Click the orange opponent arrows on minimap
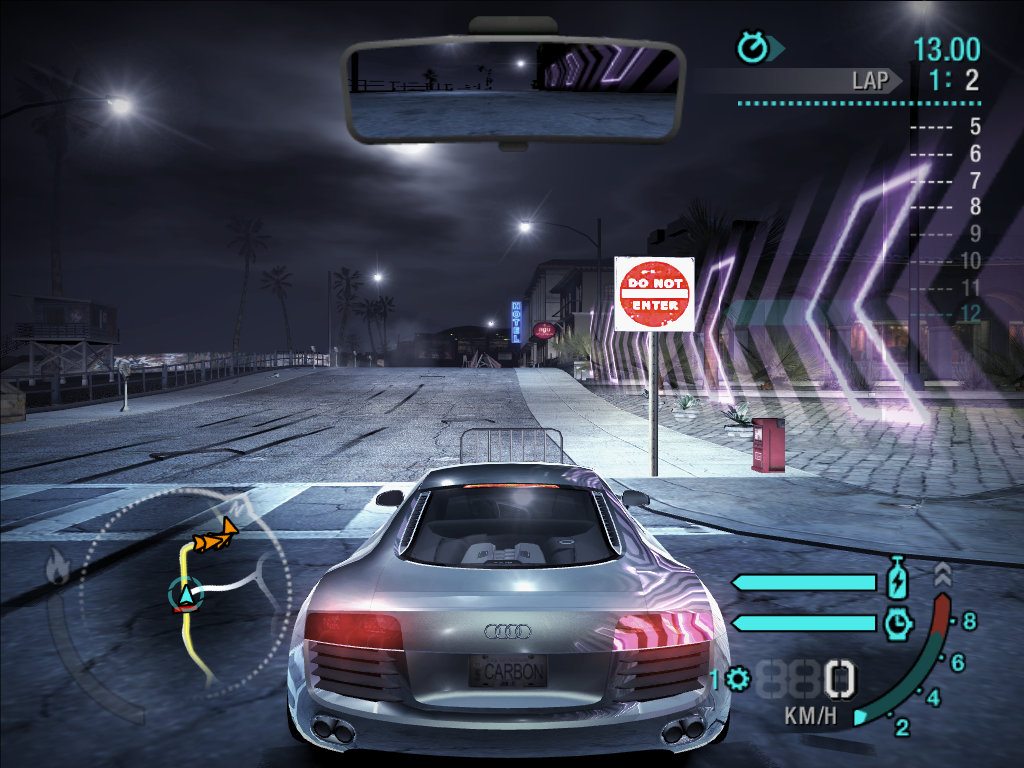 215,539
